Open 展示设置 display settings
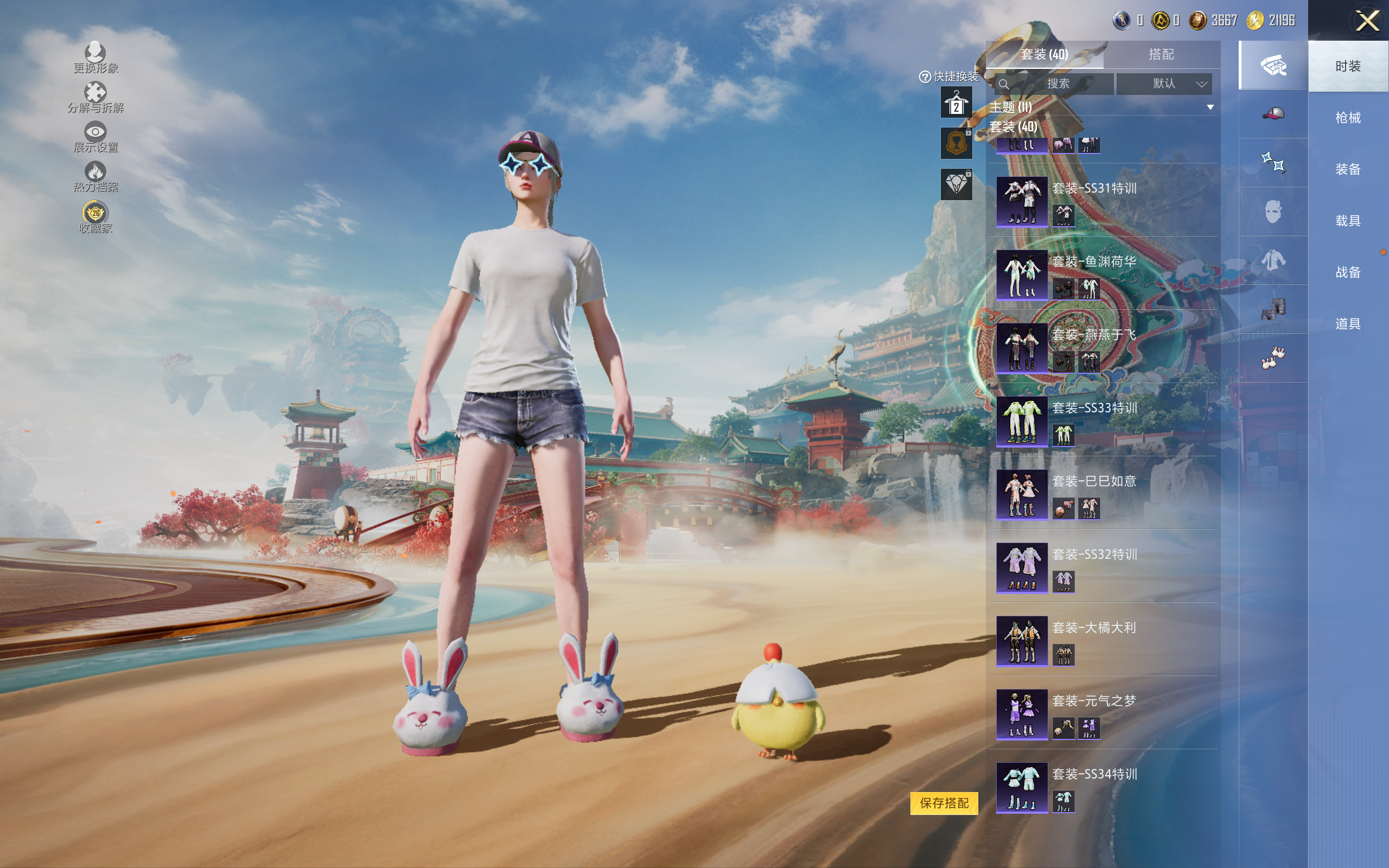The width and height of the screenshot is (1389, 868). pyautogui.click(x=95, y=137)
